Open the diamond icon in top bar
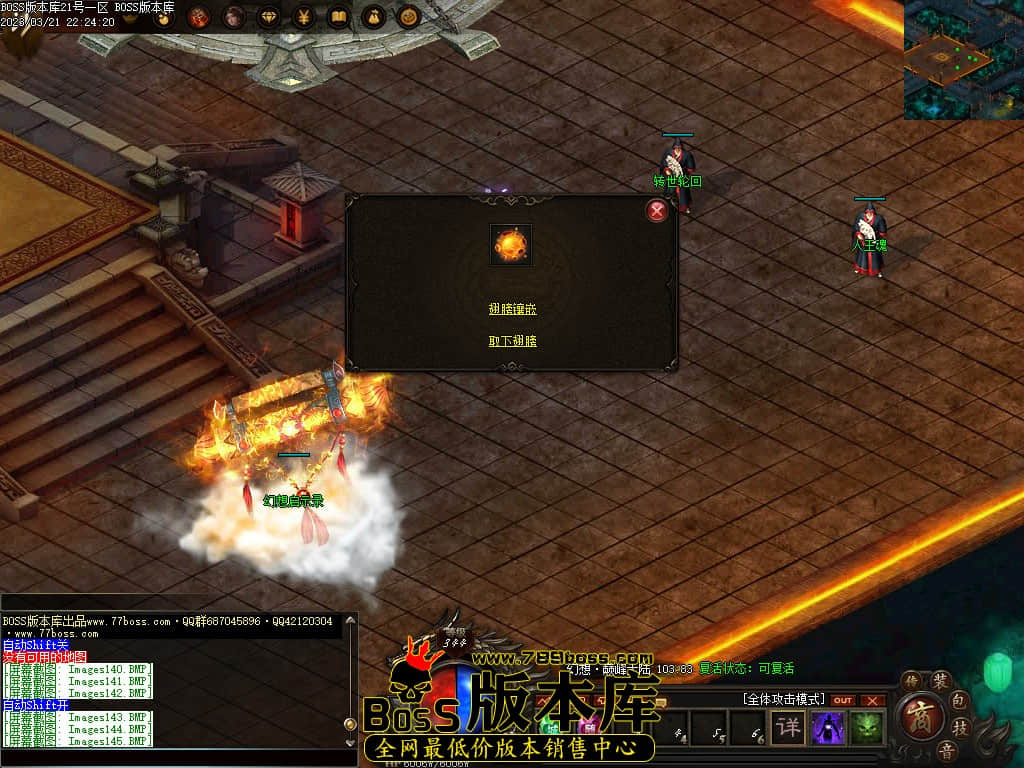 (269, 17)
